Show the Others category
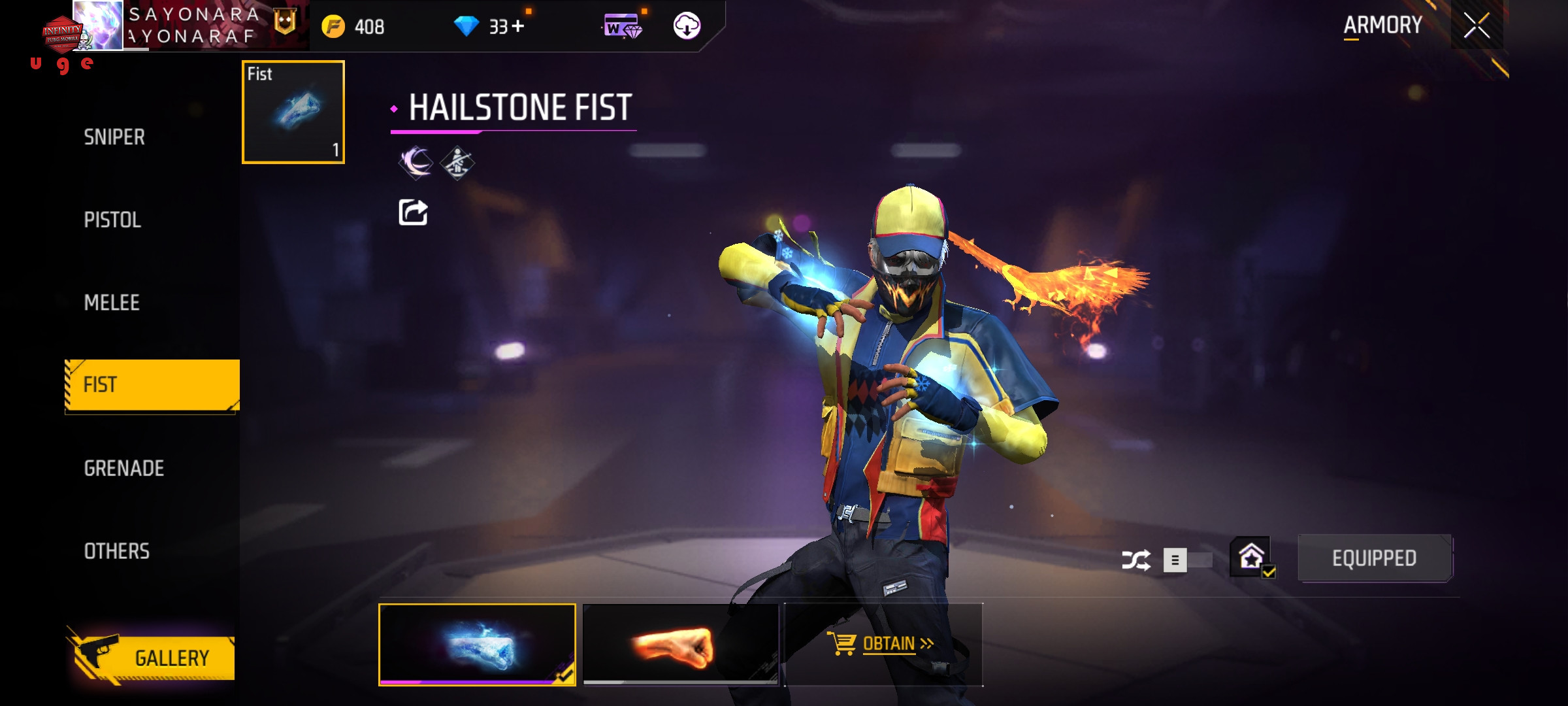 click(x=117, y=551)
